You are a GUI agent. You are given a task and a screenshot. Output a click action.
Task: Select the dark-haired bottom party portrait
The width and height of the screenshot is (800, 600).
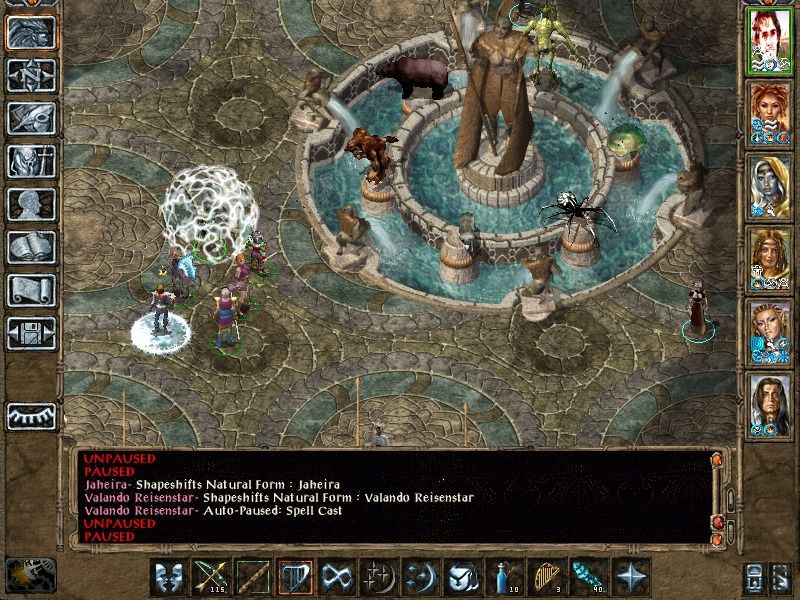click(x=770, y=405)
